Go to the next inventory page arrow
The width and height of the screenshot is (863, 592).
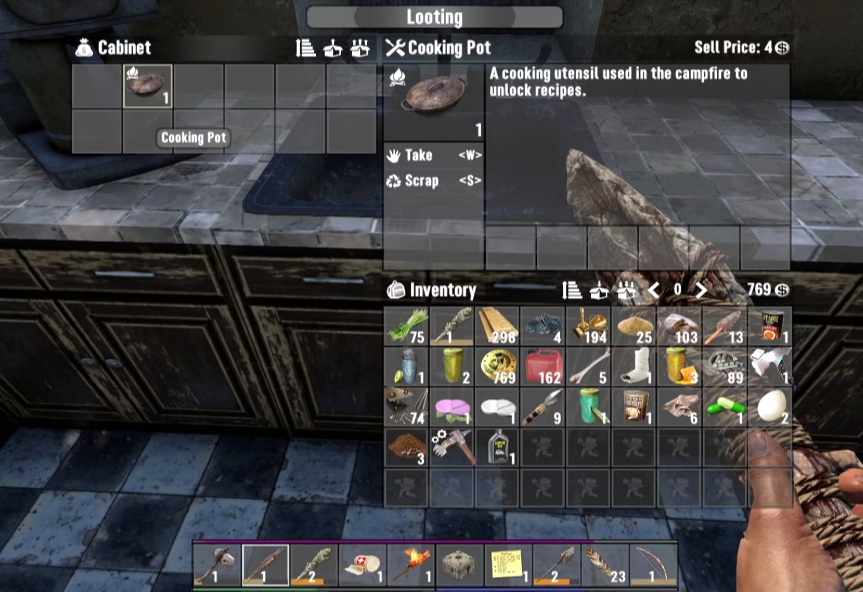pos(701,290)
